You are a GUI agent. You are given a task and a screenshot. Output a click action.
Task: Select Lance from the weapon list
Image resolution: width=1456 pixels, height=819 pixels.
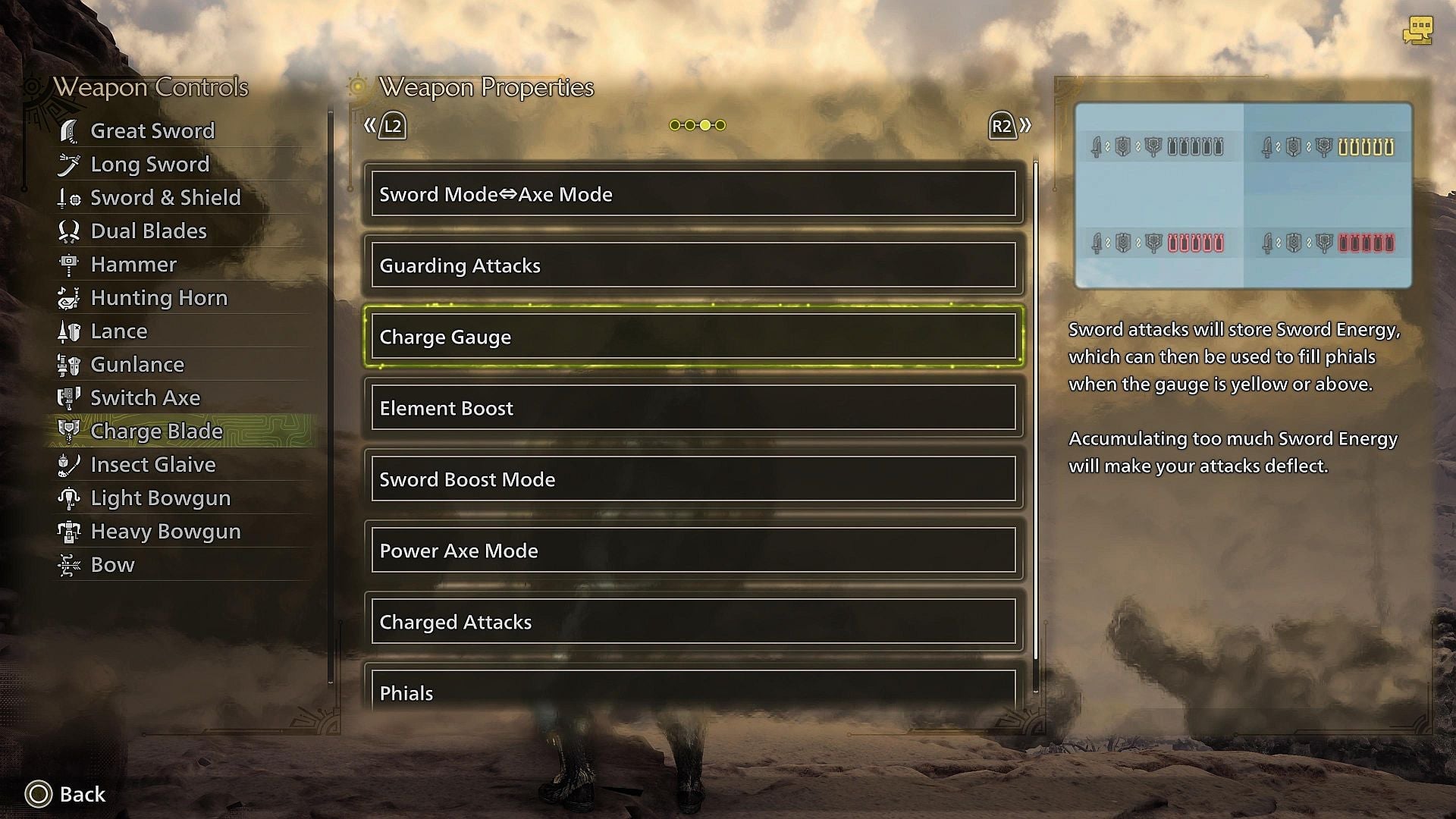[x=119, y=331]
